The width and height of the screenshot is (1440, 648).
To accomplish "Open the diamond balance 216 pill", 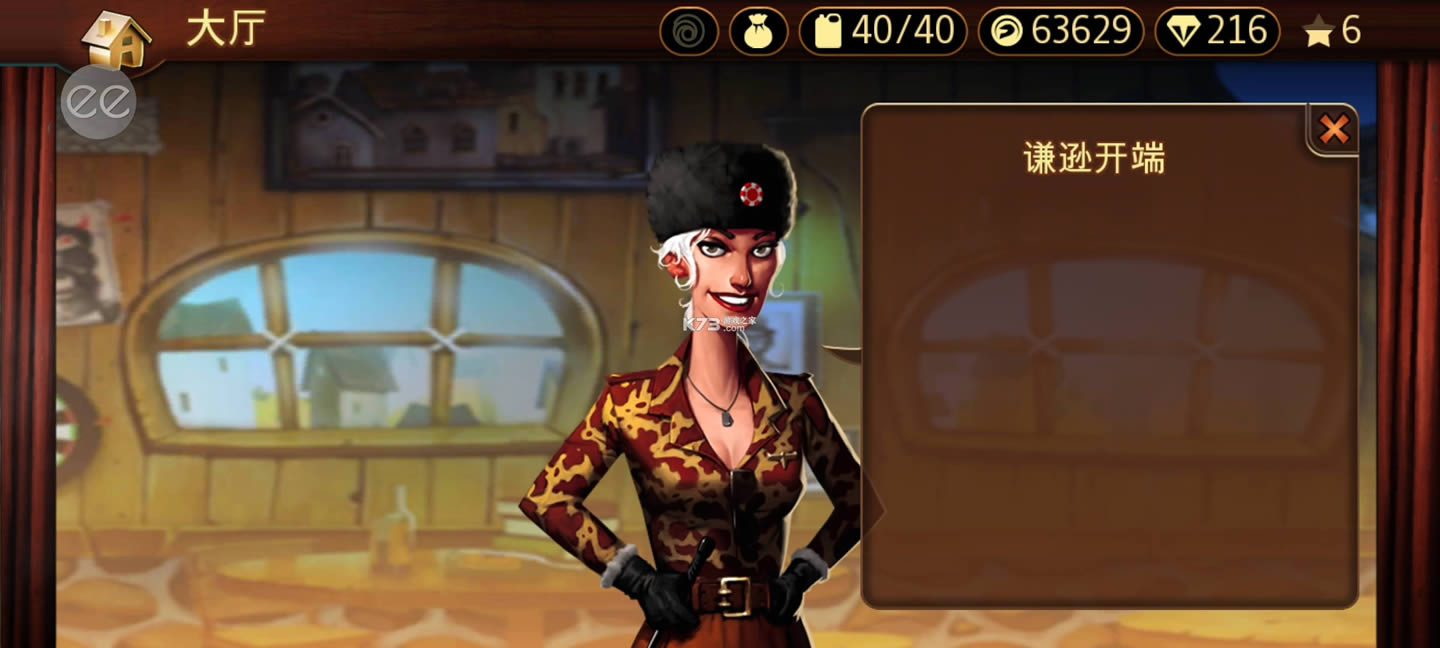I will click(1217, 31).
